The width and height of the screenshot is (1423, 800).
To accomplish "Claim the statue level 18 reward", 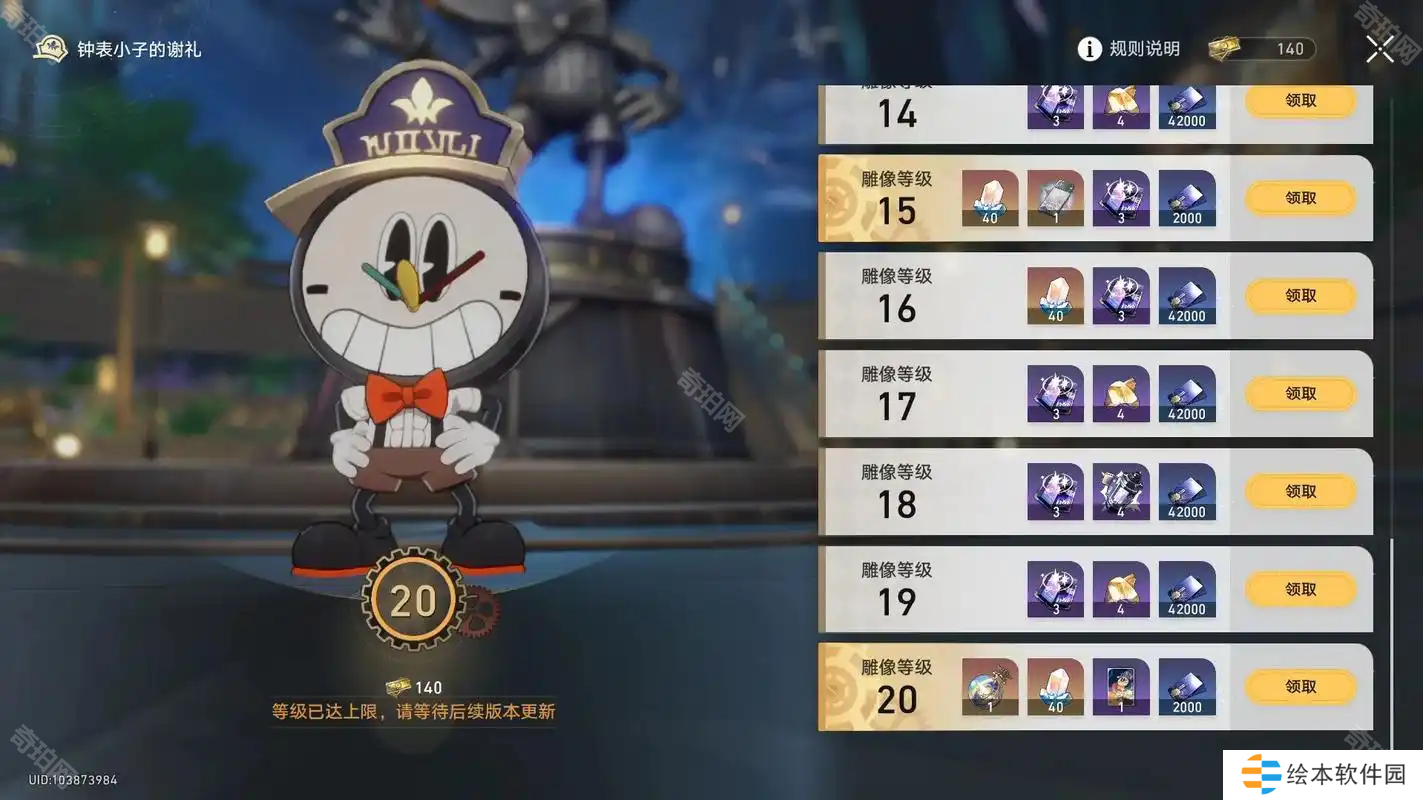I will [x=1300, y=491].
